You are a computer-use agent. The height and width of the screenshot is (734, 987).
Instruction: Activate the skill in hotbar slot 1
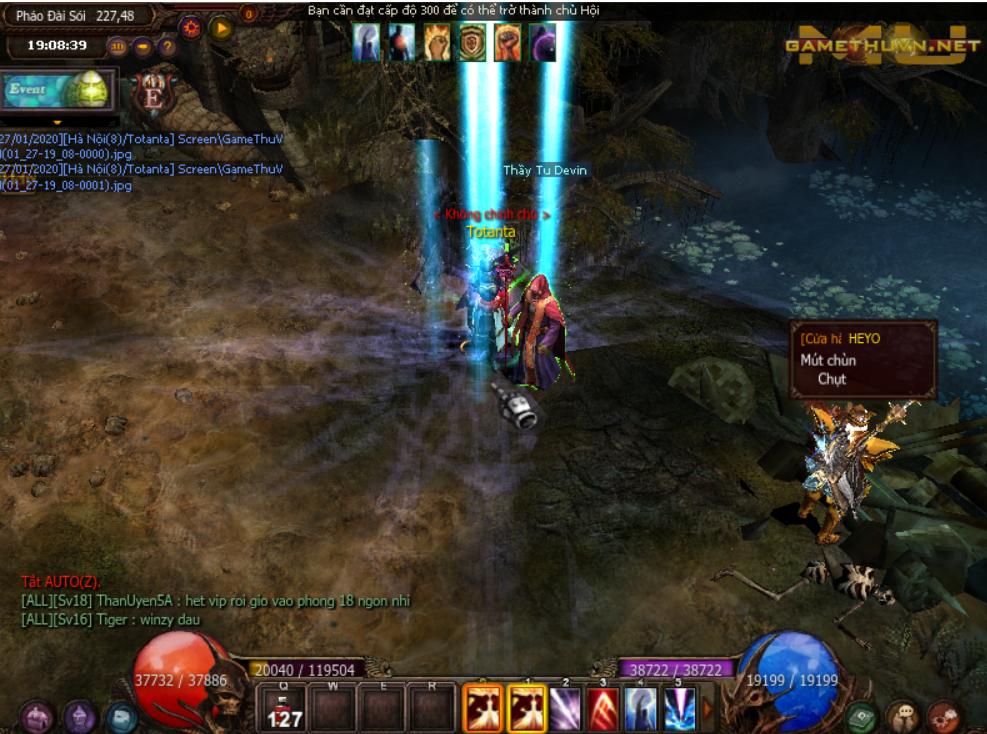[x=526, y=707]
